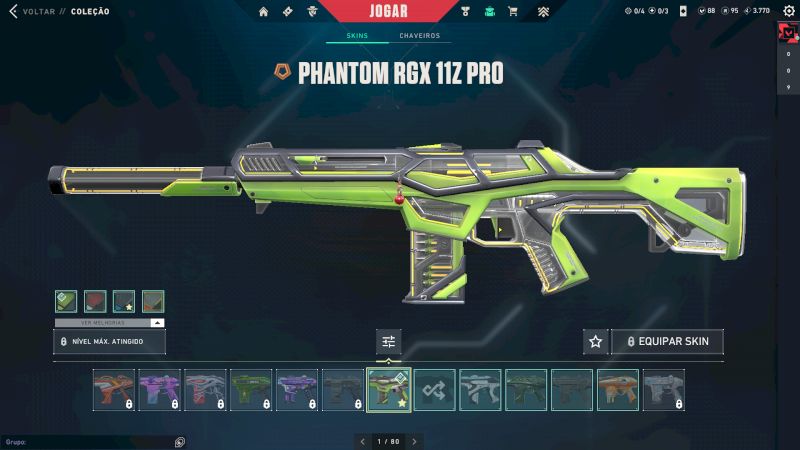
Task: Select the orange variant color swatch
Action: coord(153,301)
